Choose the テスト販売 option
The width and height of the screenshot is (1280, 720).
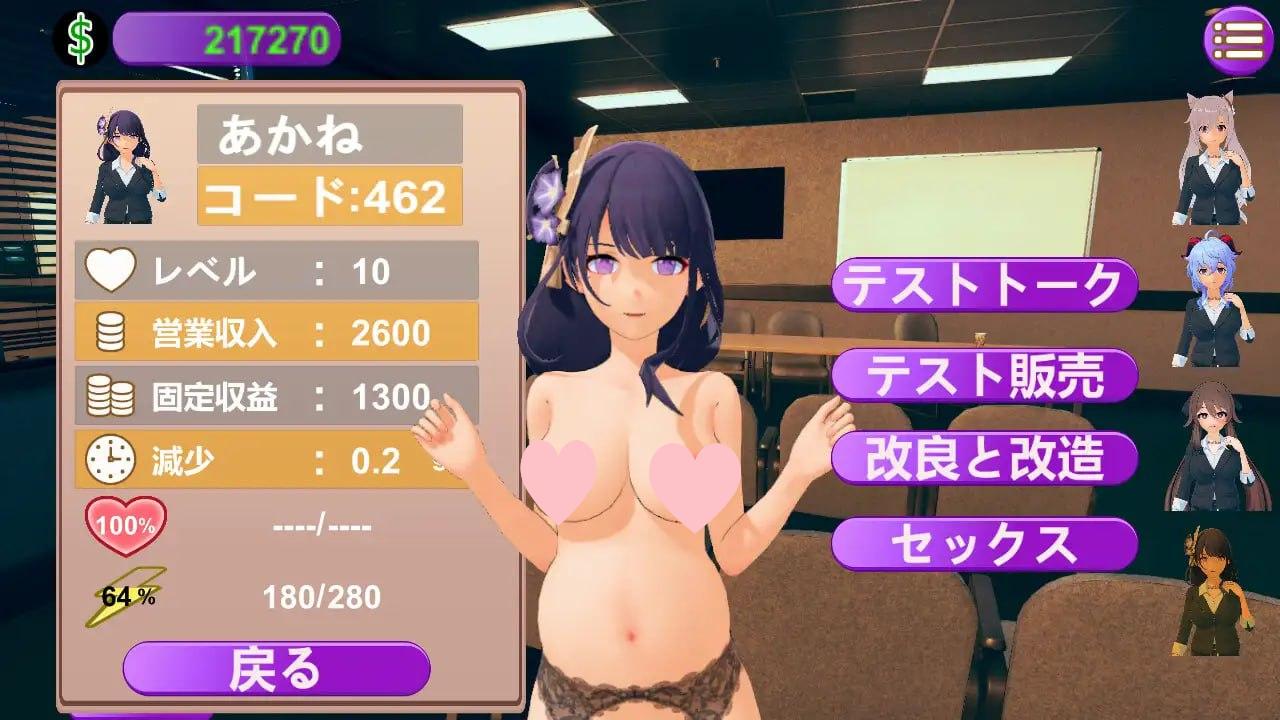[x=984, y=376]
